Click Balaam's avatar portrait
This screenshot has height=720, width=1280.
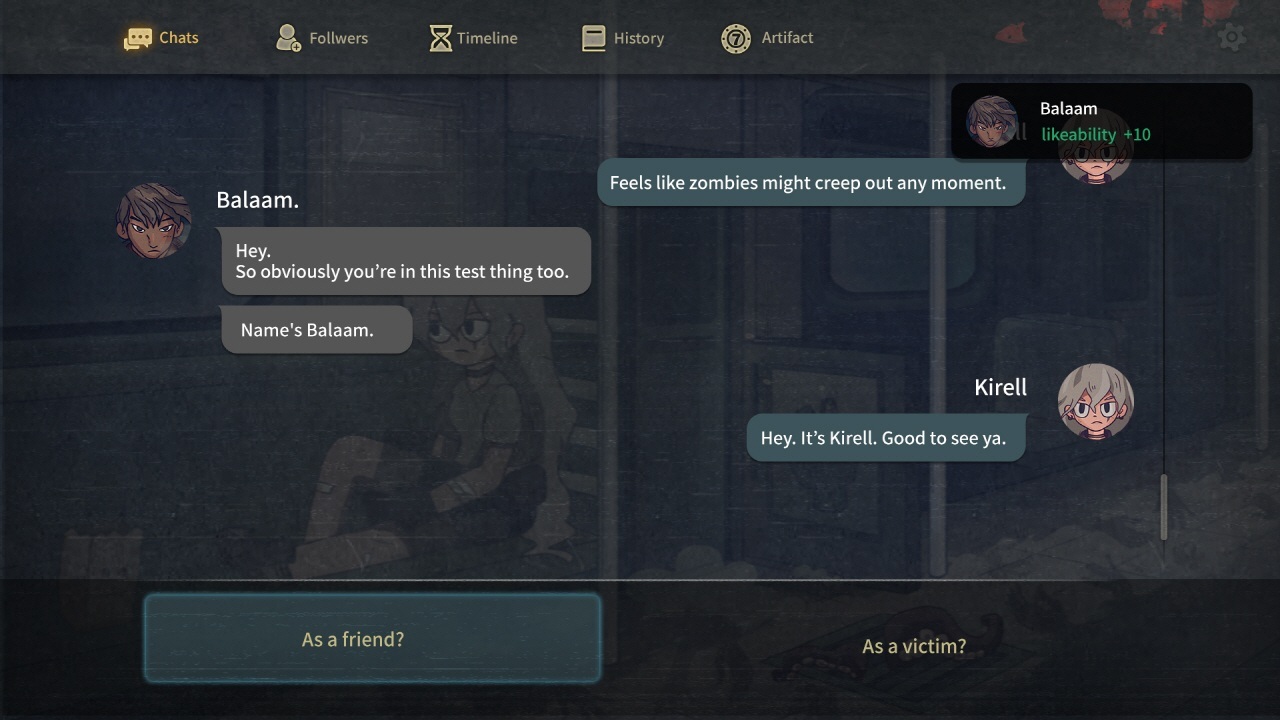(152, 219)
